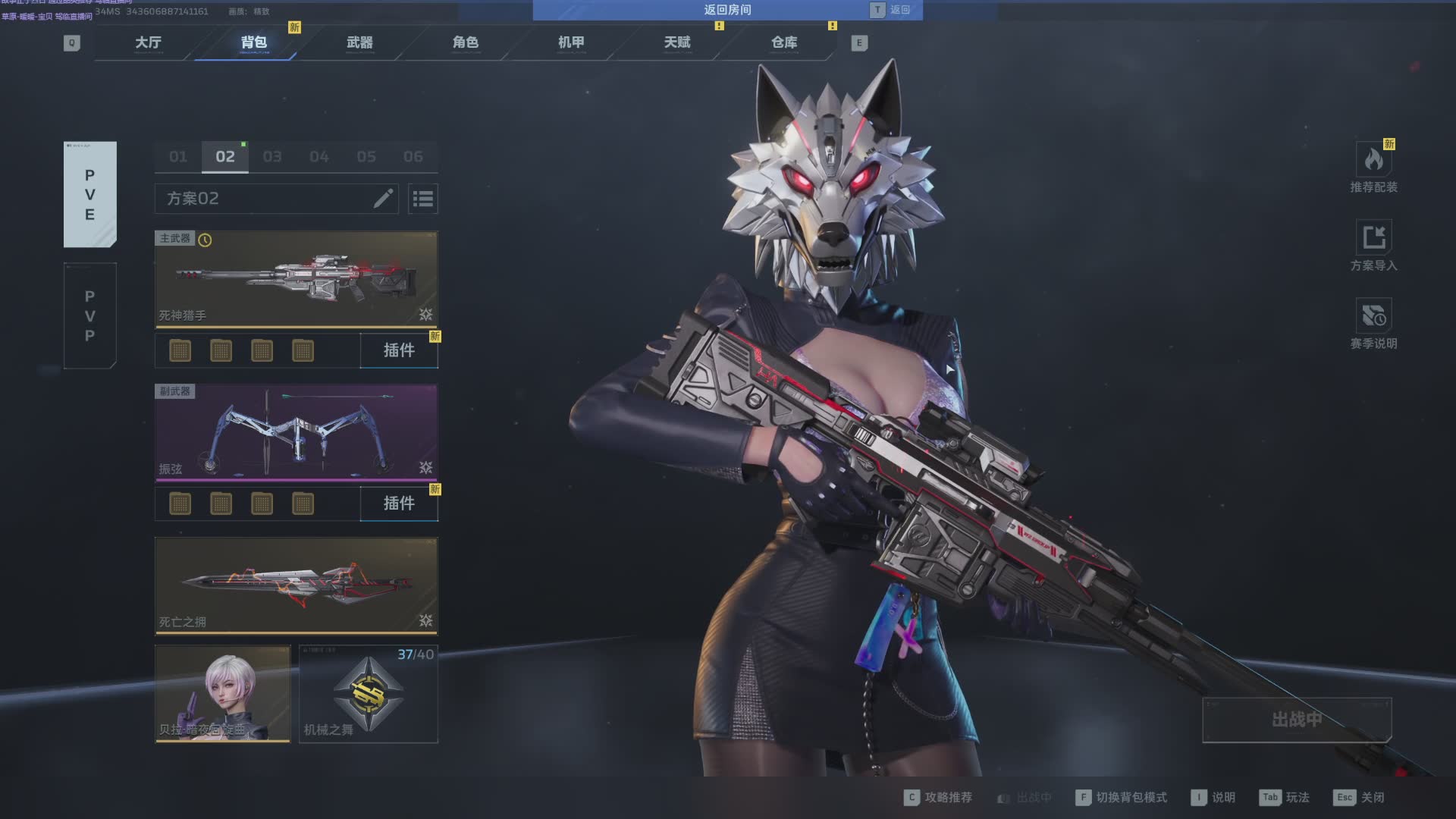
Task: Switch to the 大厅 lobby tab
Action: tap(149, 42)
